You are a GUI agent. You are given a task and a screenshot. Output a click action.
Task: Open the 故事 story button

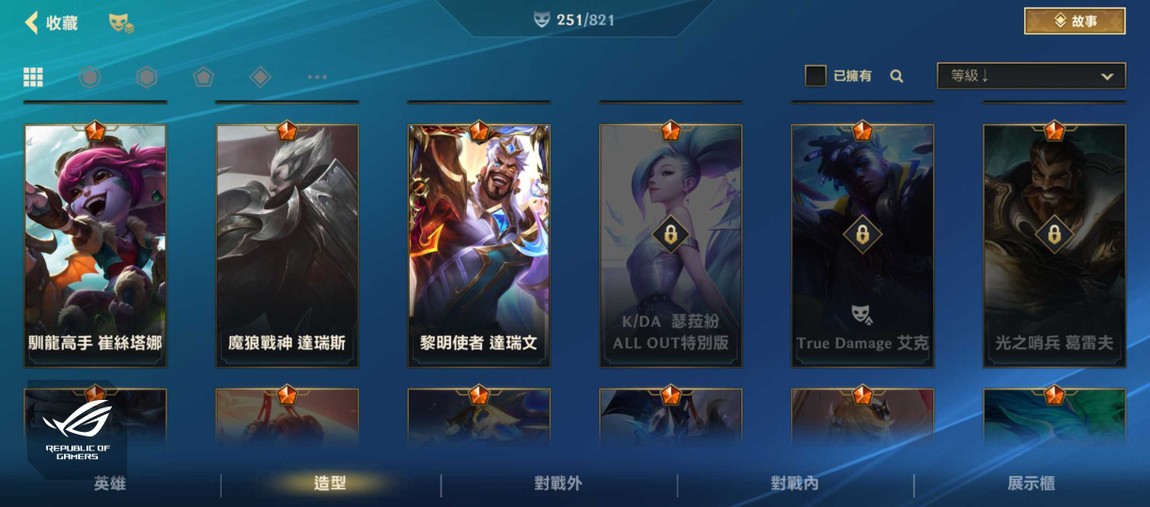coord(1074,21)
